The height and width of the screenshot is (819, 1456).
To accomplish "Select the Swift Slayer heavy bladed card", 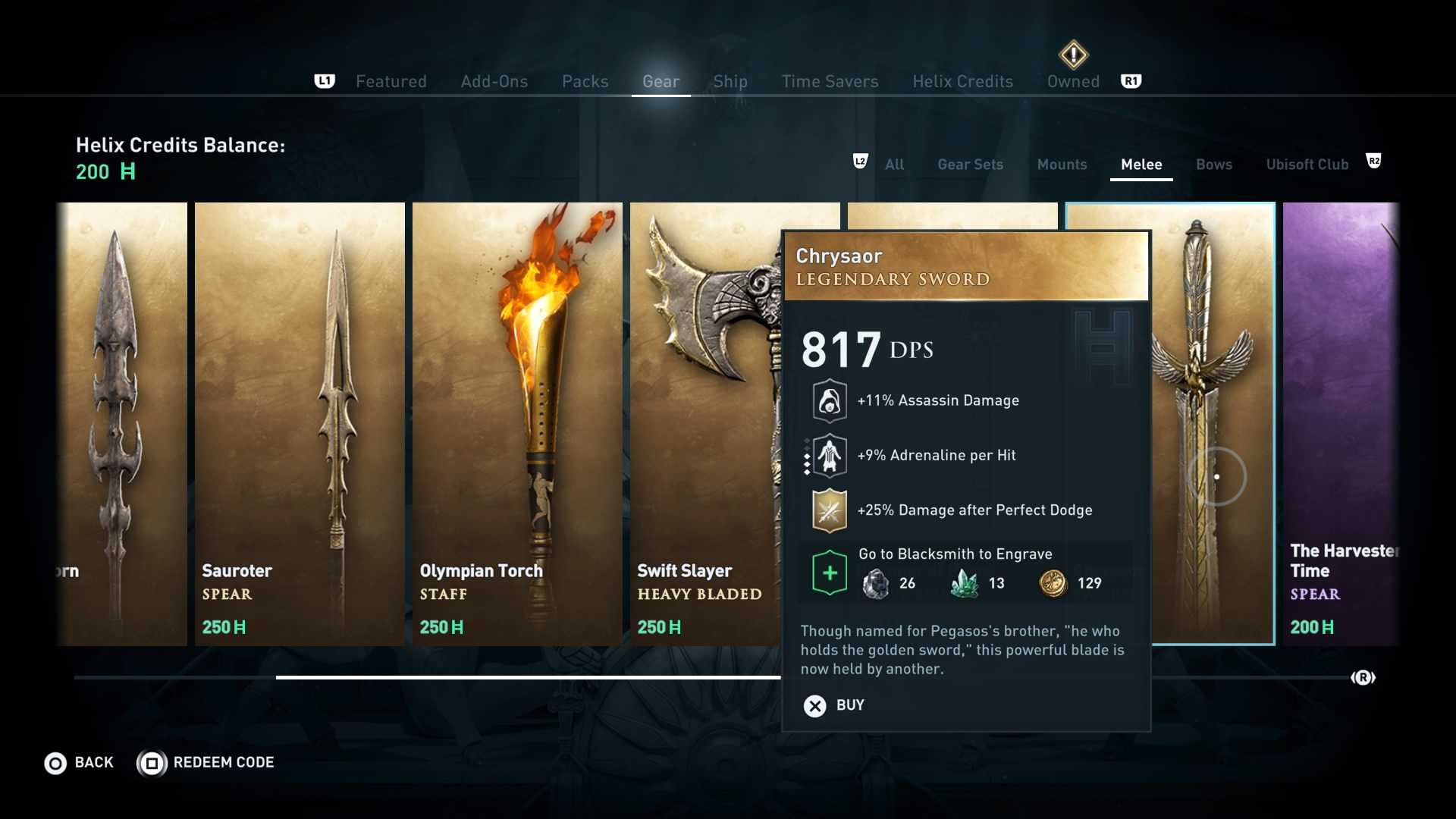I will click(705, 423).
